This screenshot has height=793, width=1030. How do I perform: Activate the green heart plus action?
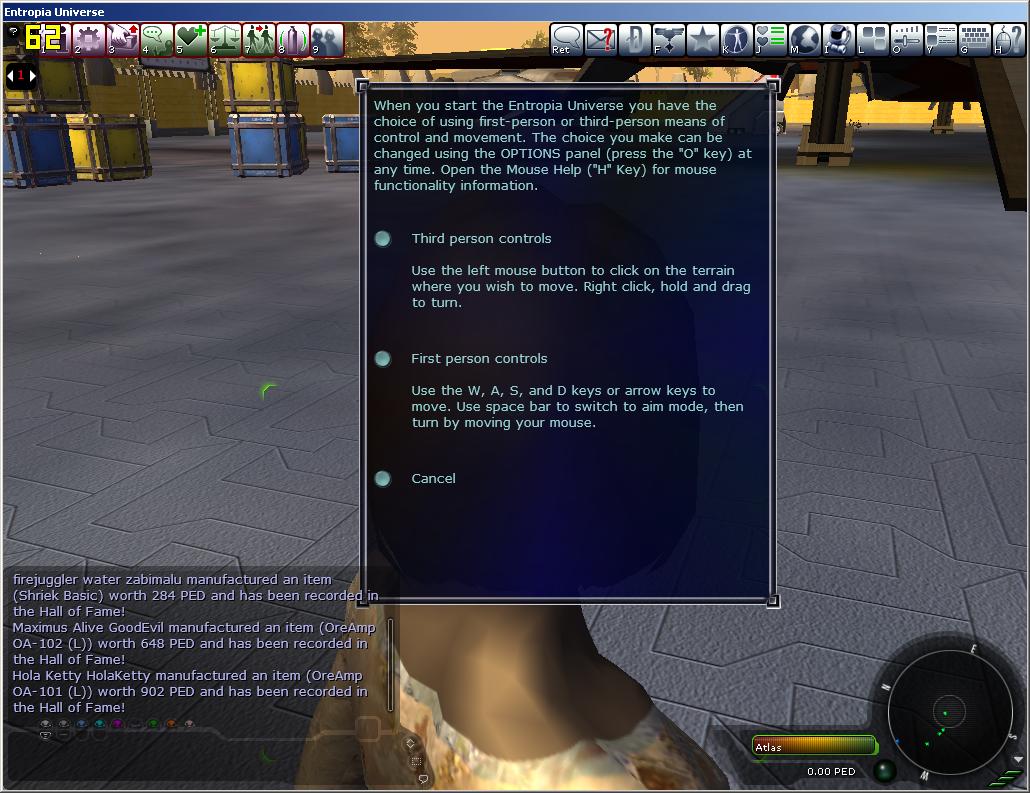click(x=190, y=39)
